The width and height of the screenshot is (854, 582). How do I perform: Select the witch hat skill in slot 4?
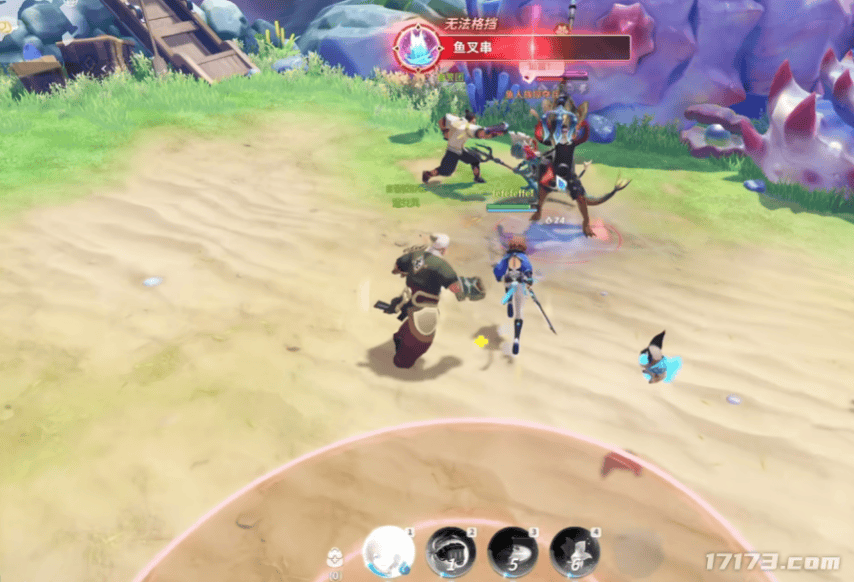click(x=575, y=552)
